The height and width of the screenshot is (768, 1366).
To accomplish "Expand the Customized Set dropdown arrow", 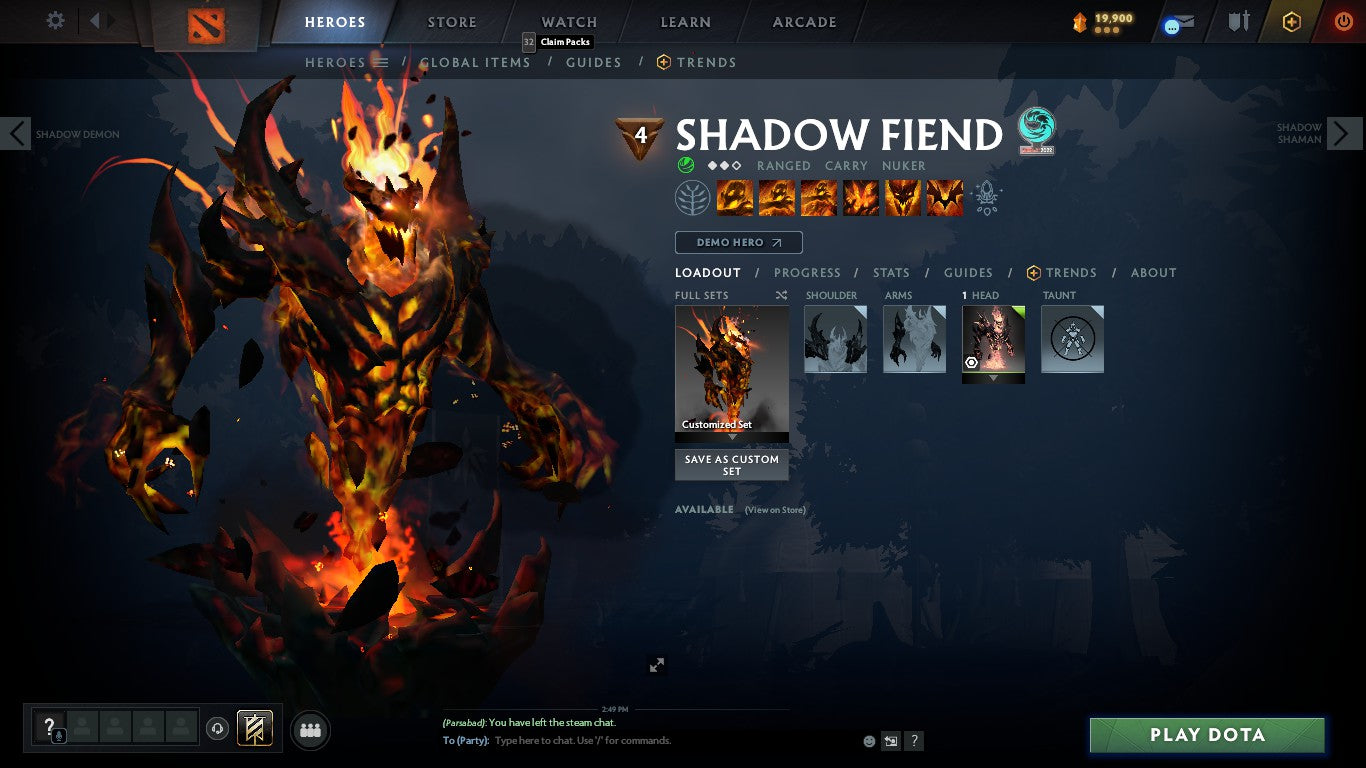I will (x=731, y=438).
